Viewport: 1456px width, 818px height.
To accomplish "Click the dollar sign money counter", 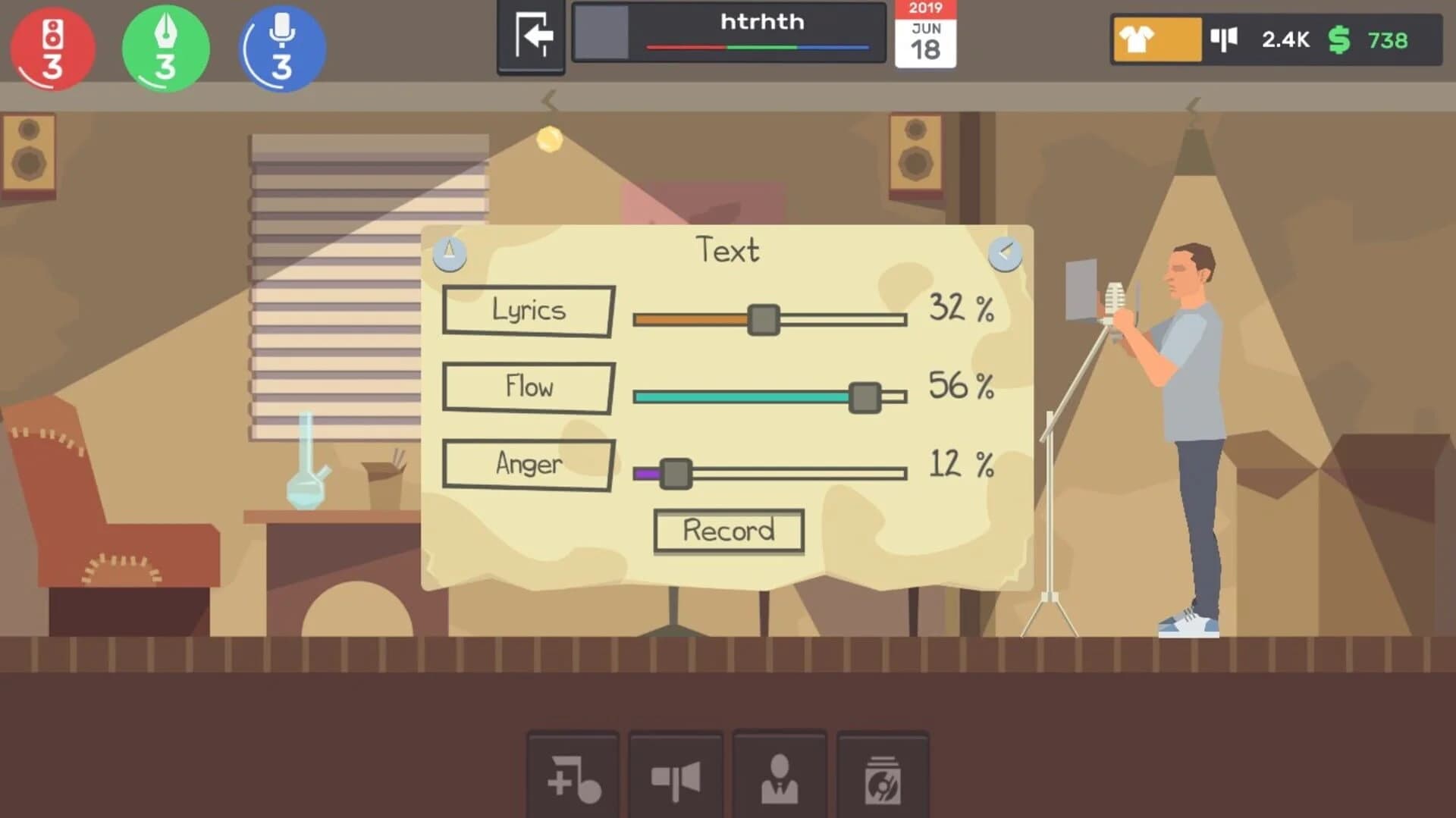I will (x=1341, y=39).
